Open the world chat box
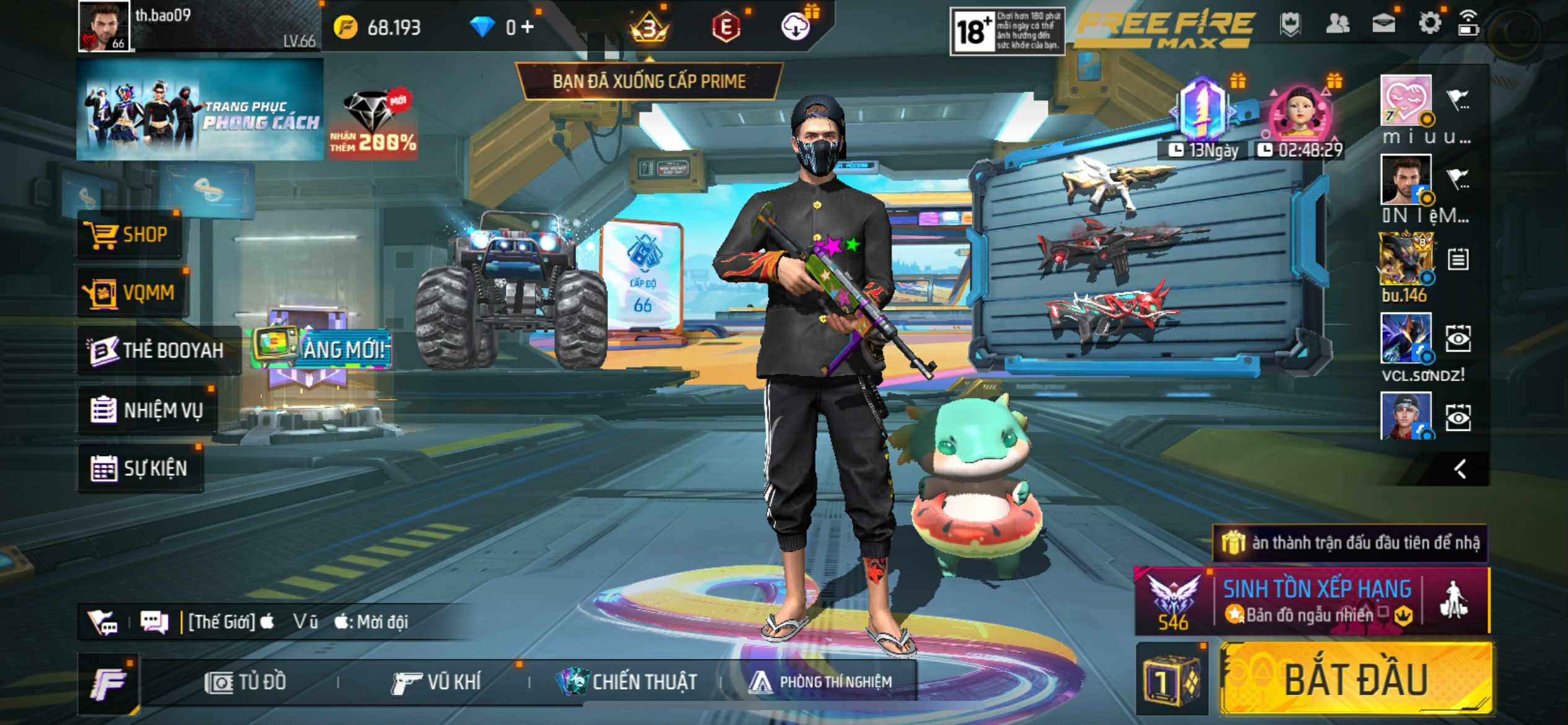The image size is (1568, 725). 297,622
